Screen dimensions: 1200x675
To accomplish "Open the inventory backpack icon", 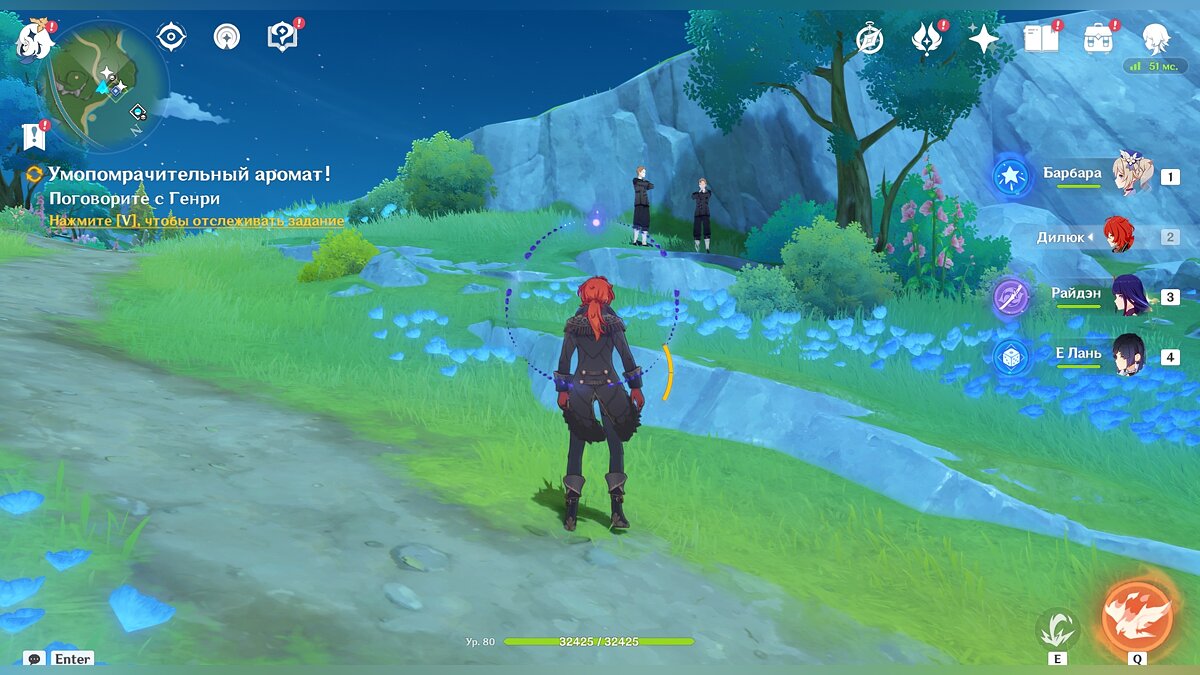I will click(1099, 39).
